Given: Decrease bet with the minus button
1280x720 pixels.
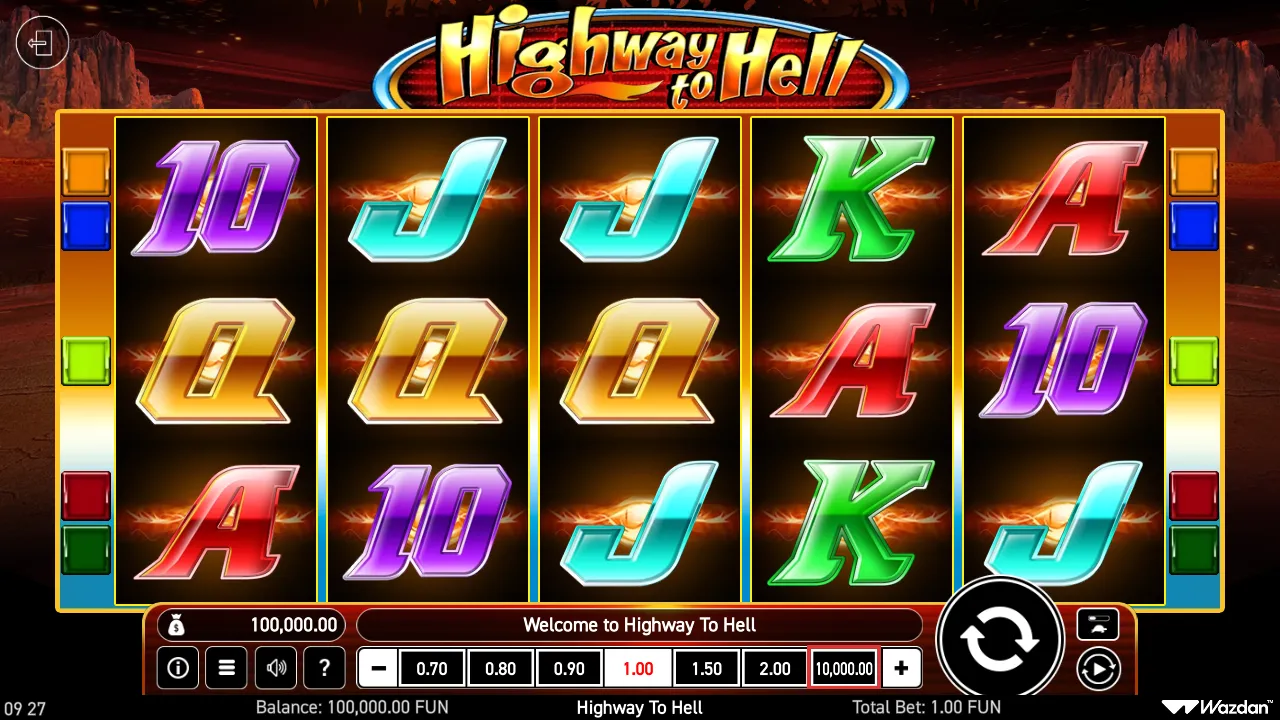Looking at the screenshot, I should click(375, 668).
